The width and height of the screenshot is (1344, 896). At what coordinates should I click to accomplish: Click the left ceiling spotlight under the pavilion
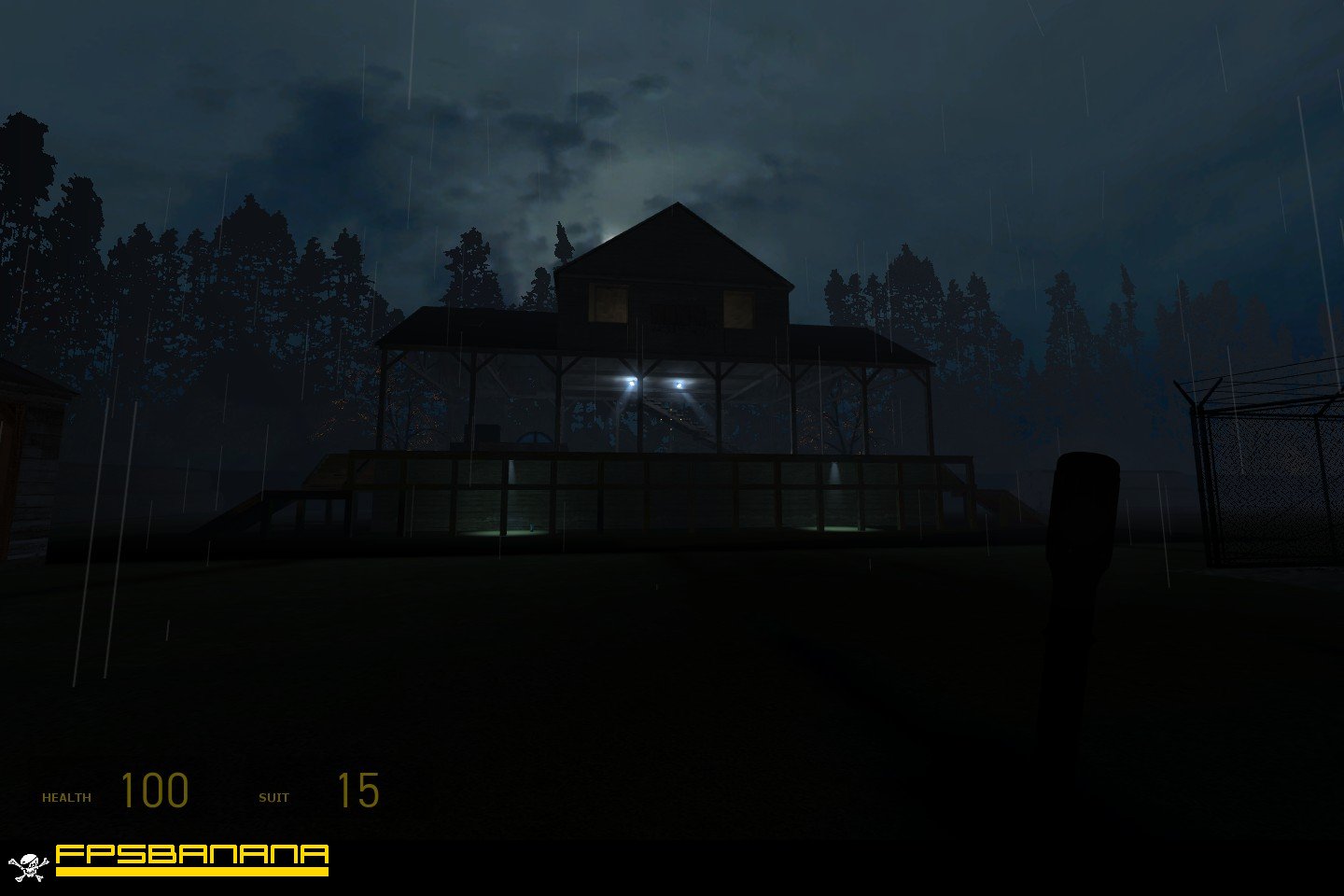[631, 381]
